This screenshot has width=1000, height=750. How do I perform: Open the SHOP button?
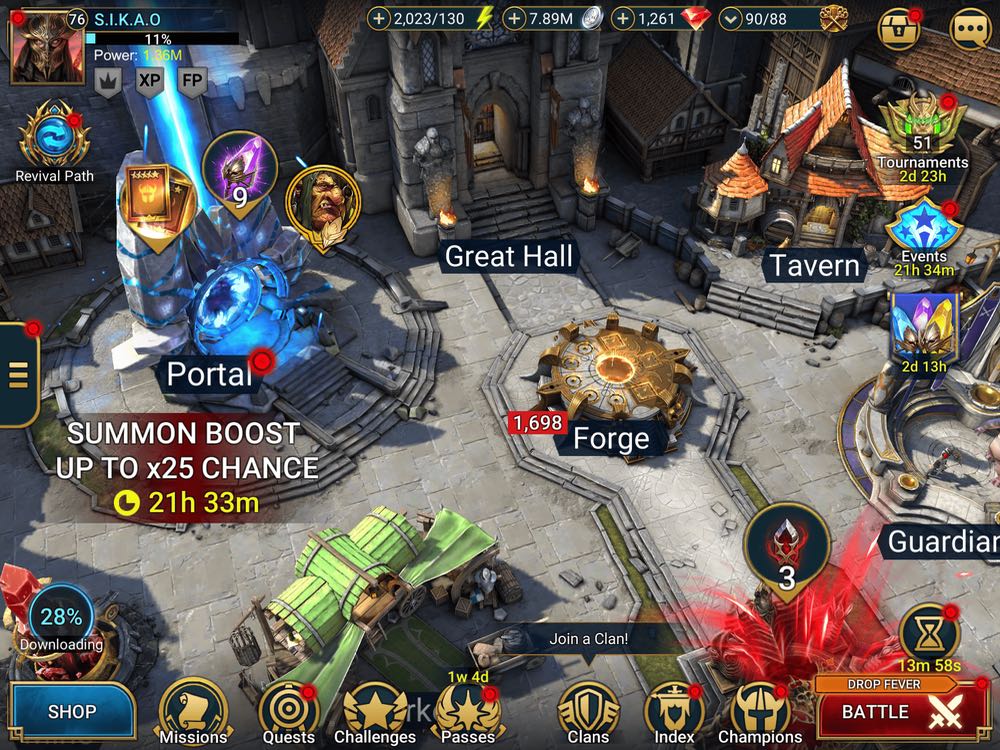(x=72, y=712)
